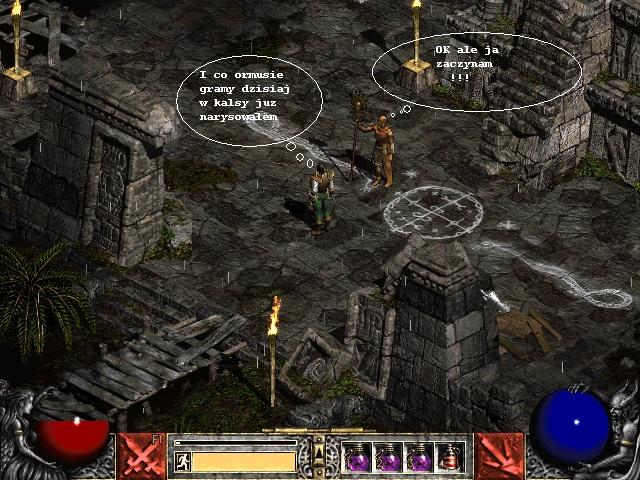Toggle the run/walk running figure button
Screen dimensions: 640x480
[182, 461]
